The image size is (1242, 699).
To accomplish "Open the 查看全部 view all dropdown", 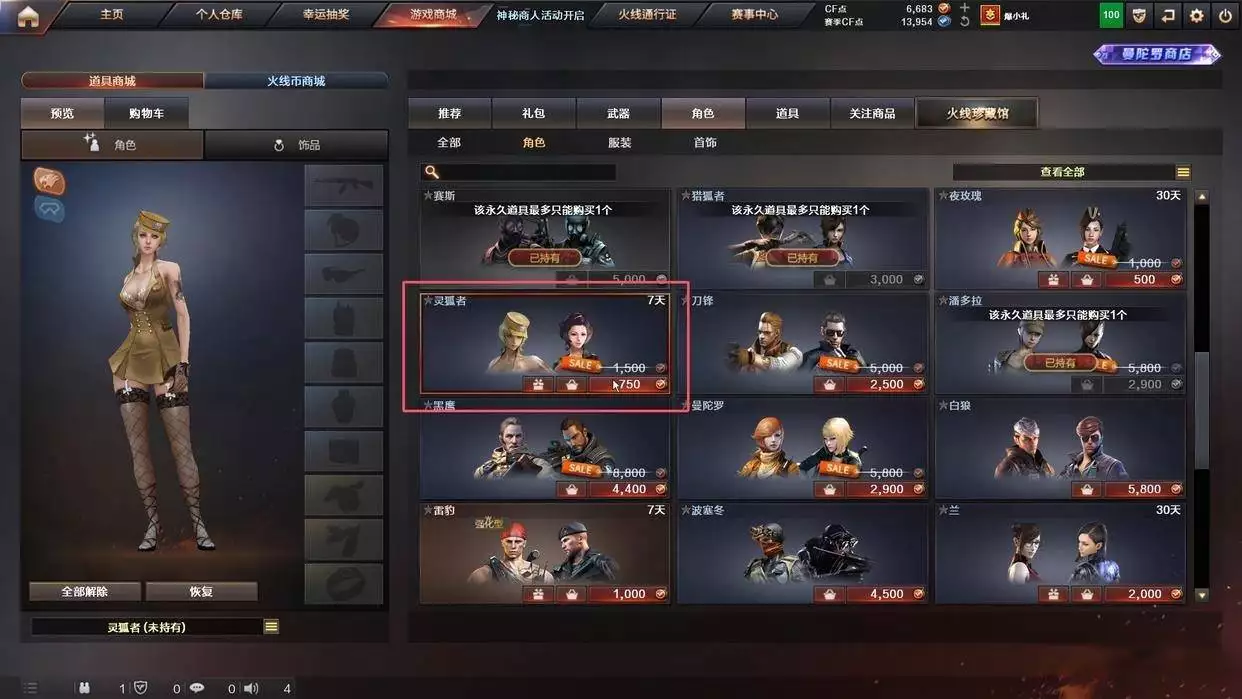I will (1071, 172).
